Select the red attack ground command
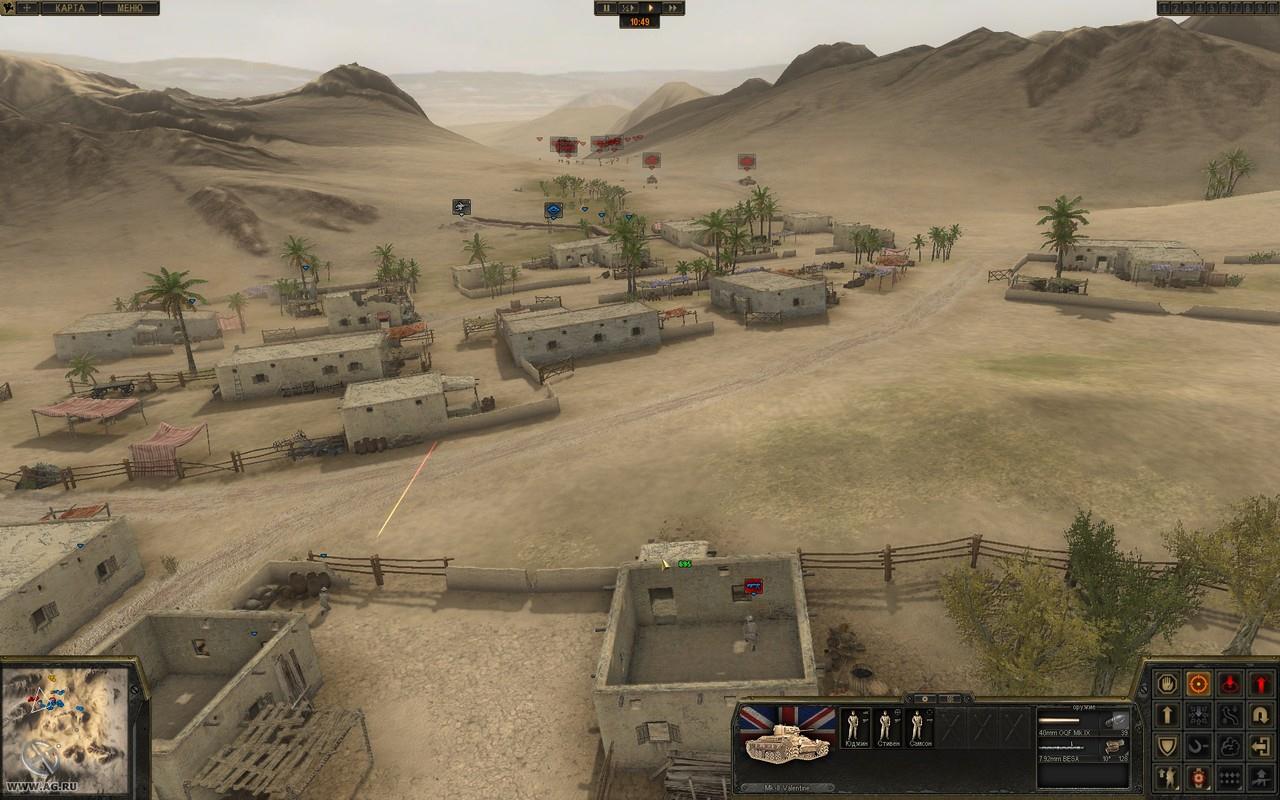Image resolution: width=1280 pixels, height=800 pixels. (1230, 683)
